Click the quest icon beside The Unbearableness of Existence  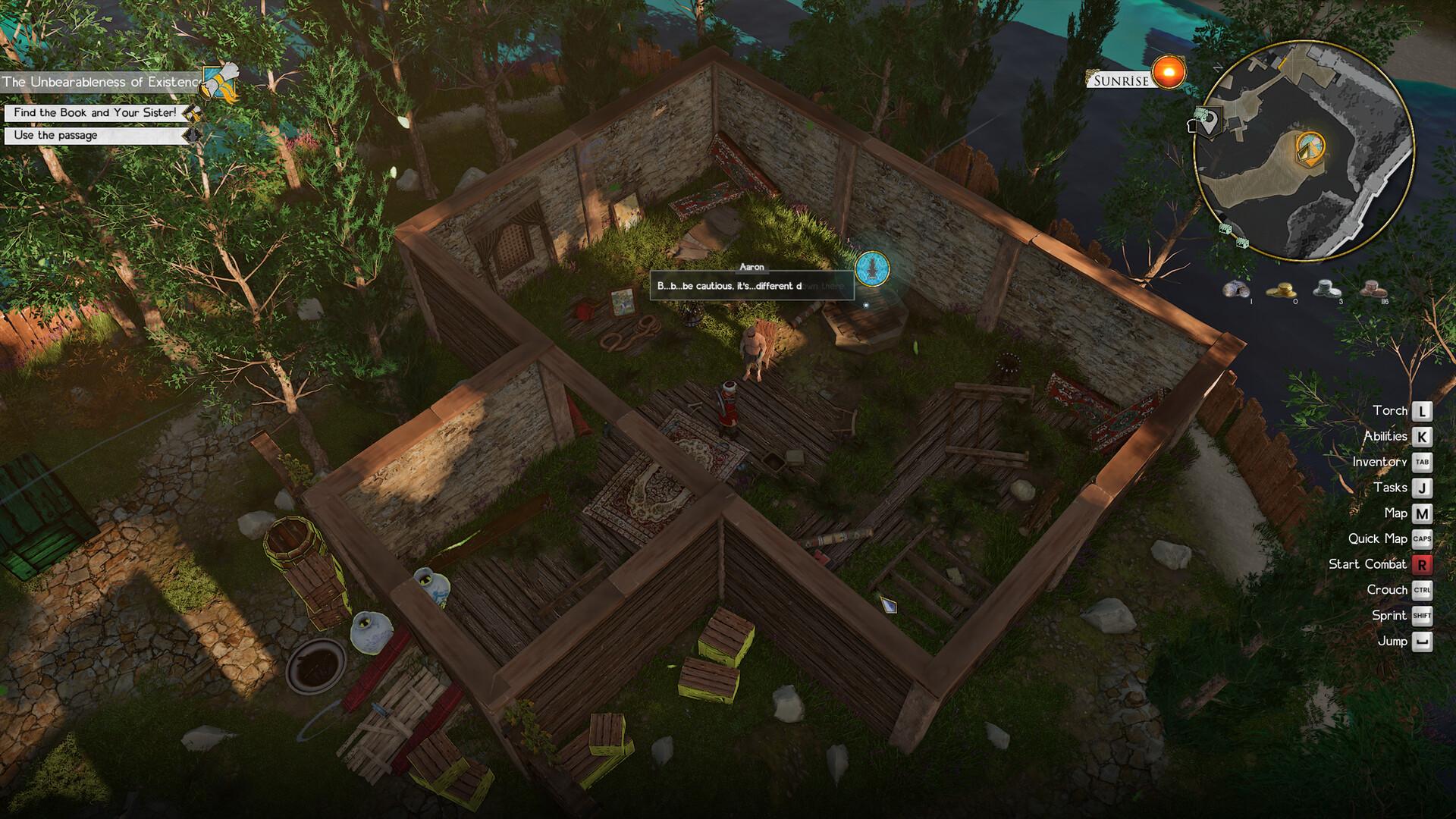[218, 78]
